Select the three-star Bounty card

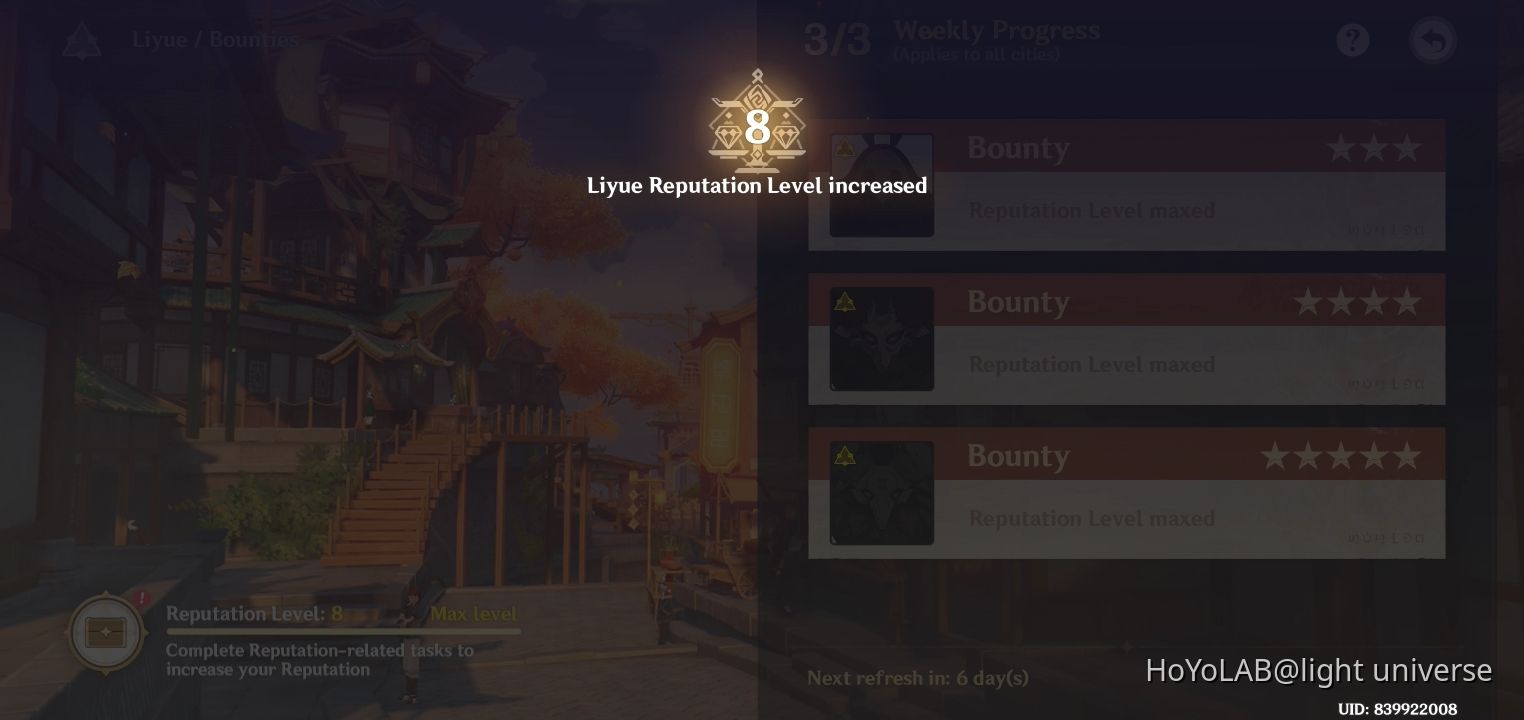point(1127,185)
